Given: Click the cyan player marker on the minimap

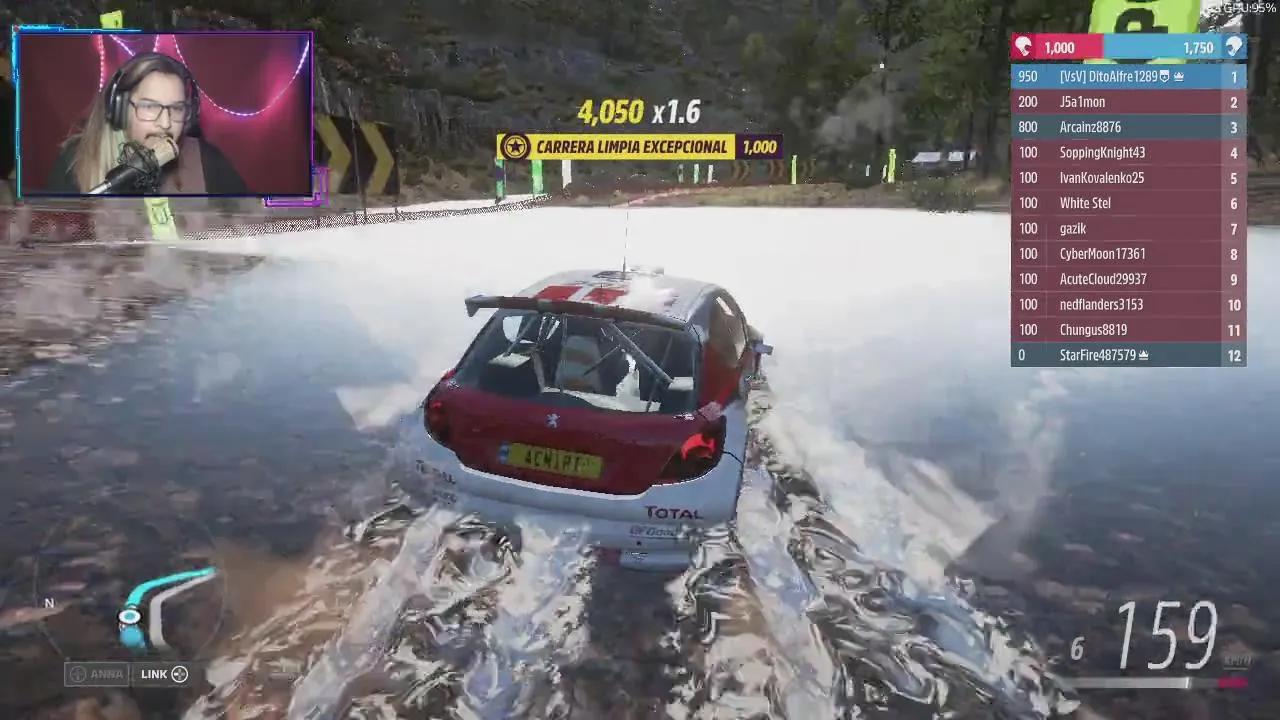Looking at the screenshot, I should pos(128,617).
